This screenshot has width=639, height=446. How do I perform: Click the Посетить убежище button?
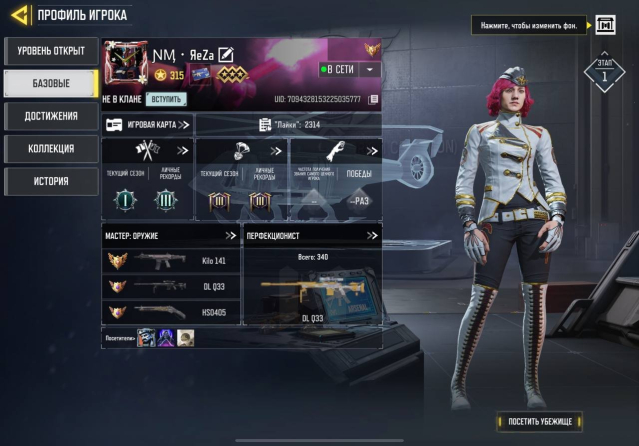538,421
